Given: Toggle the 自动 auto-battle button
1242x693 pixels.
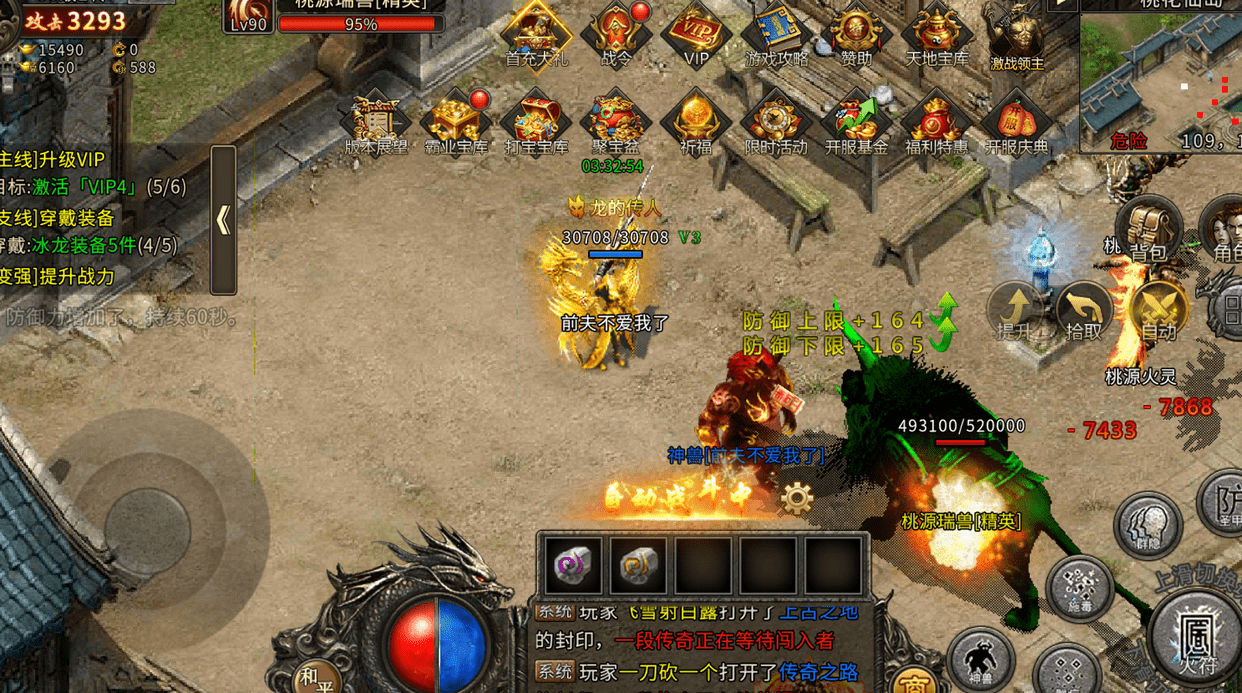Looking at the screenshot, I should 1158,309.
